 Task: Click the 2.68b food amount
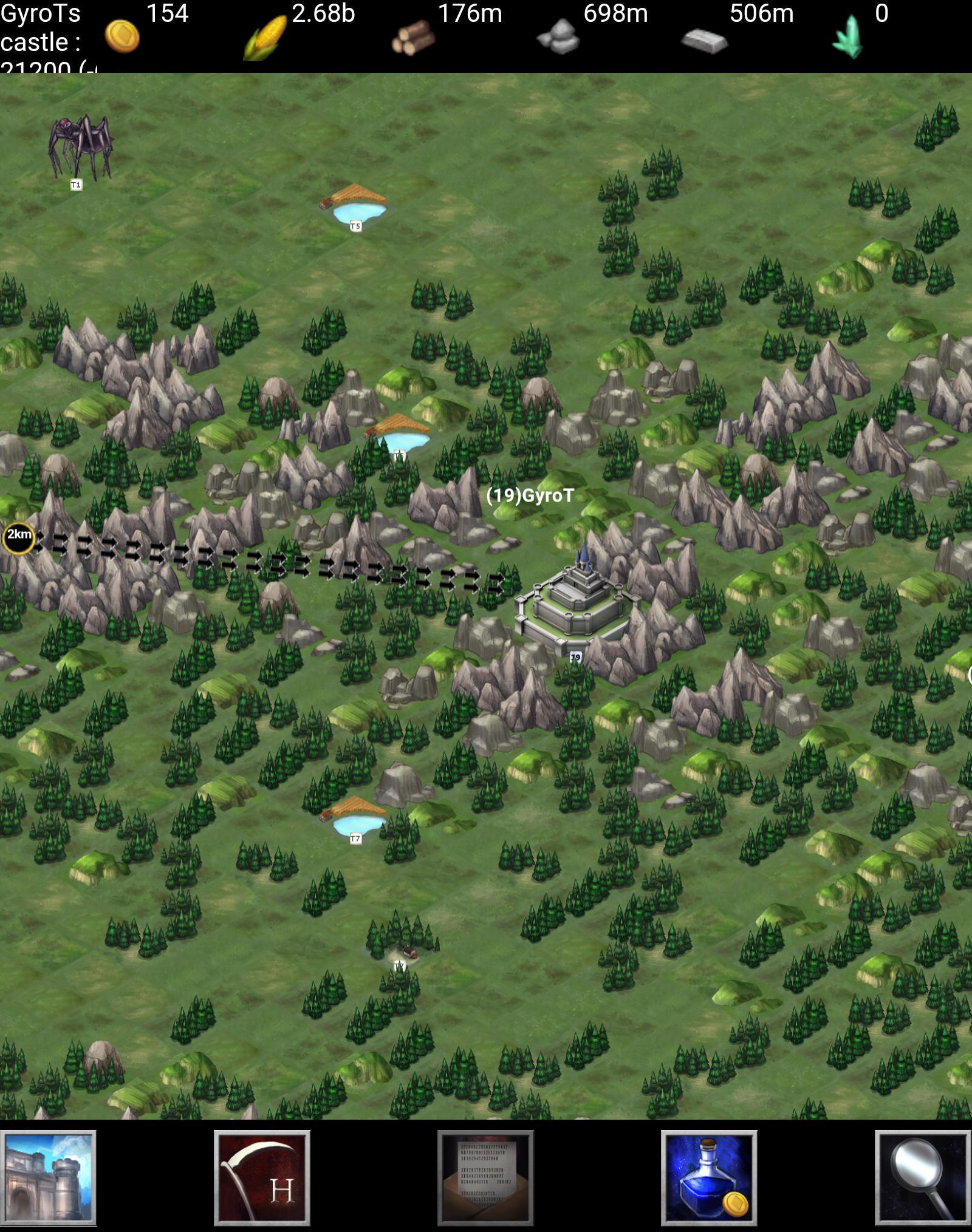324,12
